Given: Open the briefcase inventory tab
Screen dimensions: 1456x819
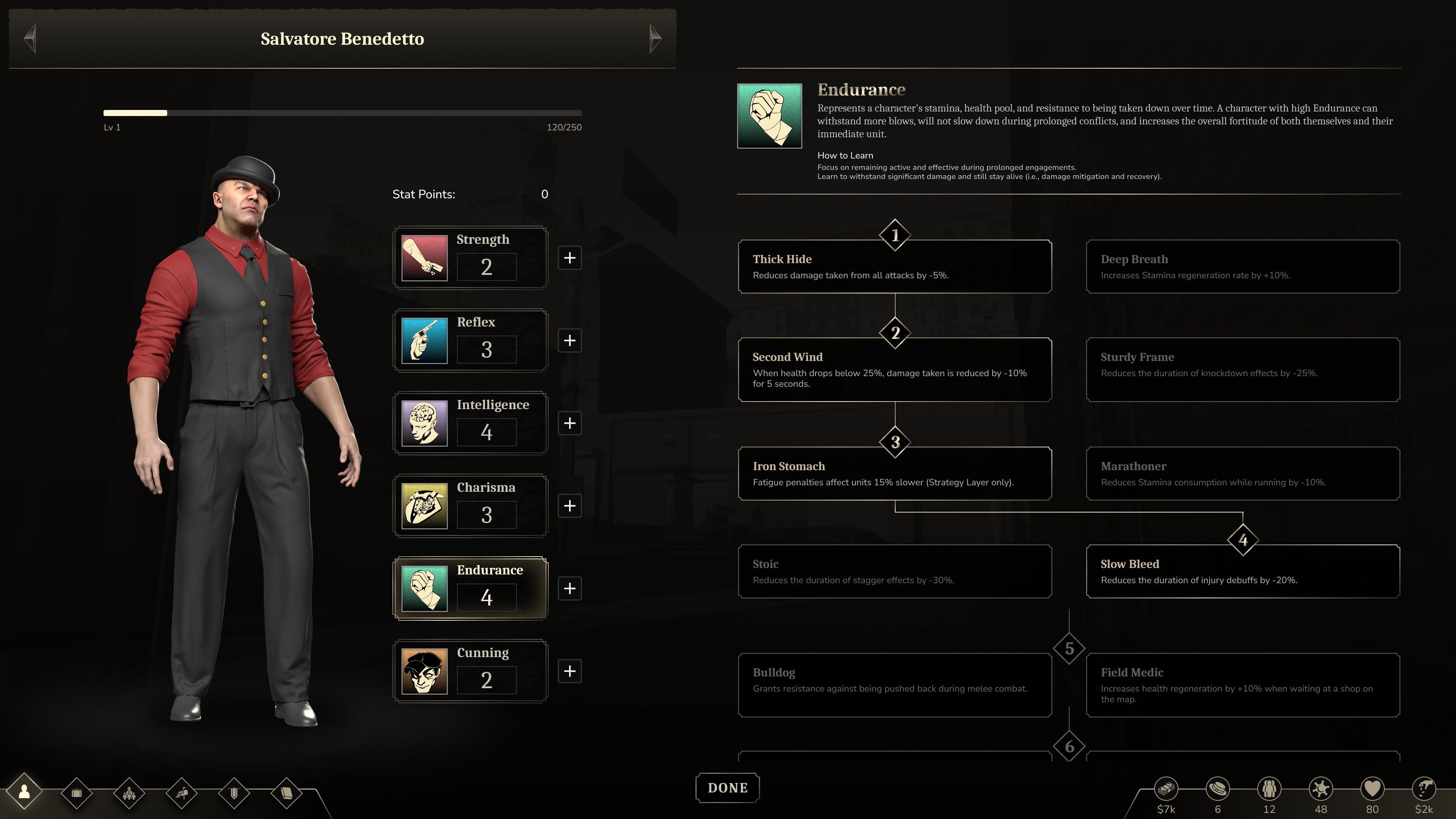Looking at the screenshot, I should click(x=76, y=793).
